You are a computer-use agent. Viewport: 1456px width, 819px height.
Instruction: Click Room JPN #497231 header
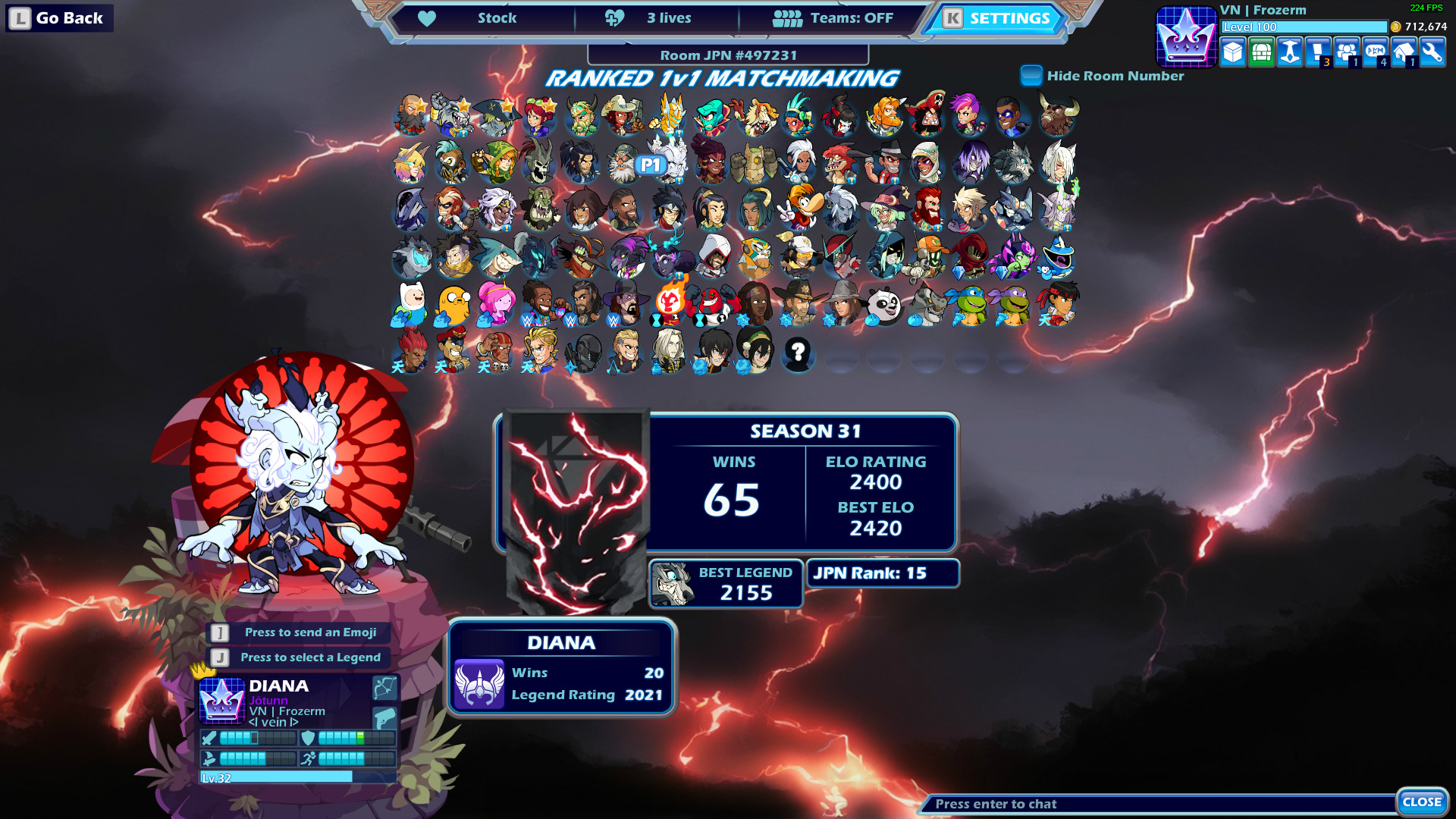point(730,55)
